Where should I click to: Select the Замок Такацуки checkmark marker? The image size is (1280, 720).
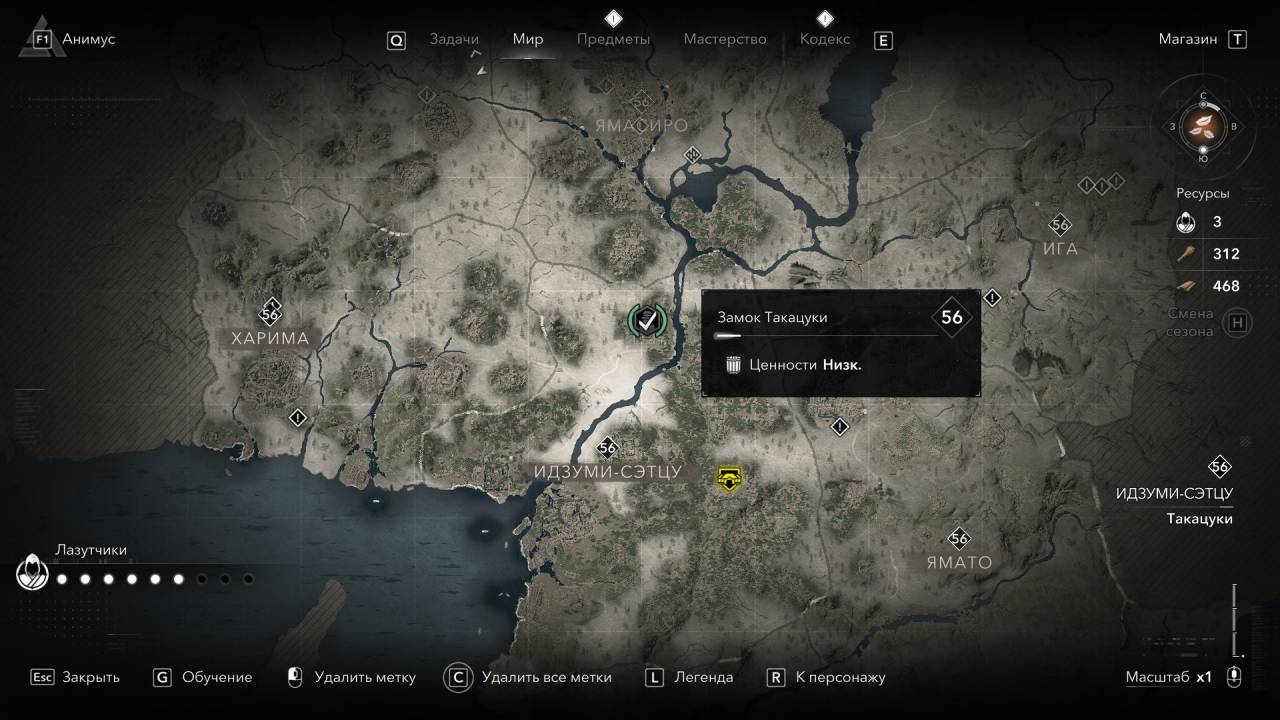pyautogui.click(x=647, y=320)
